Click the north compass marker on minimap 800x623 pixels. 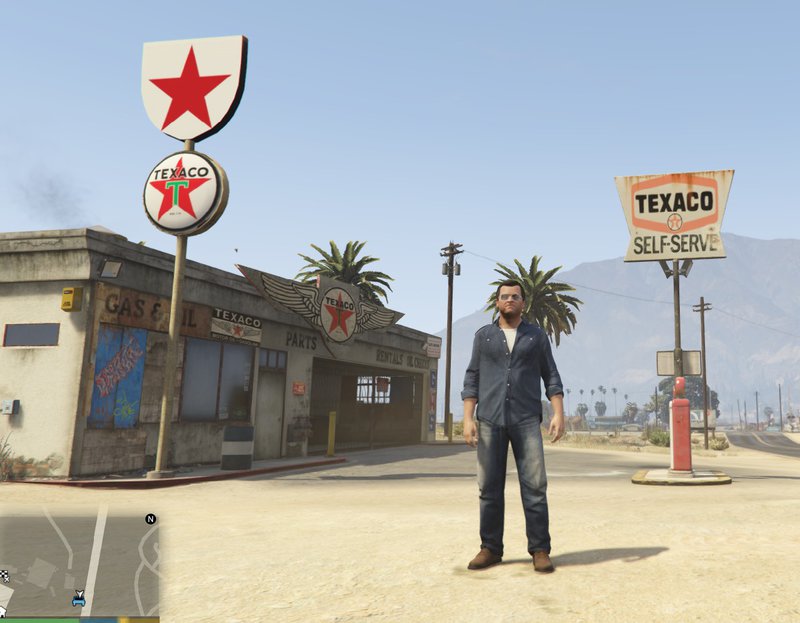pyautogui.click(x=150, y=519)
